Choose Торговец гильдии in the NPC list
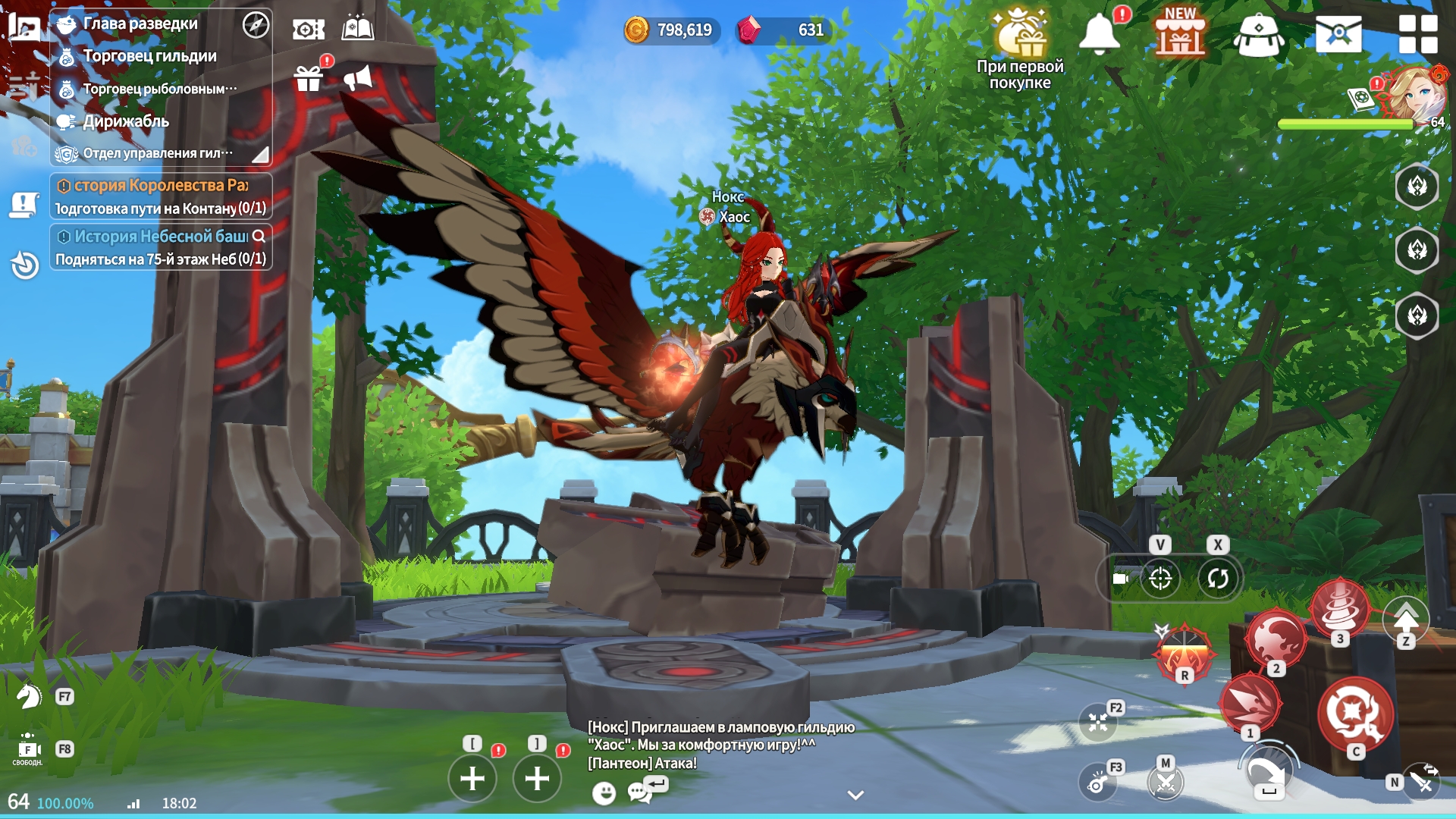Screen dimensions: 1456x819 tap(149, 56)
